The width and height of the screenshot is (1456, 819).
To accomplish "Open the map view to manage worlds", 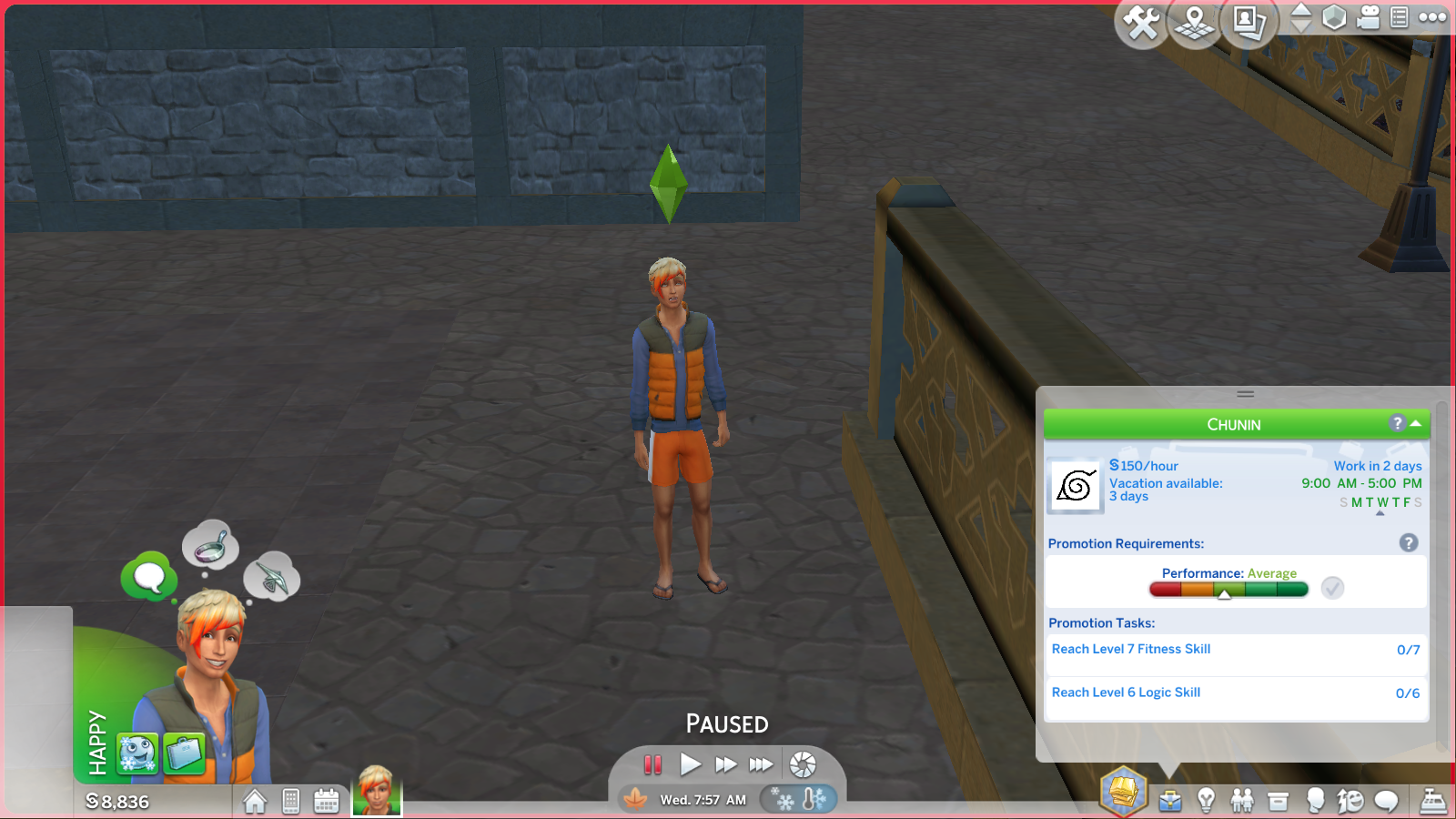I will 1192,25.
